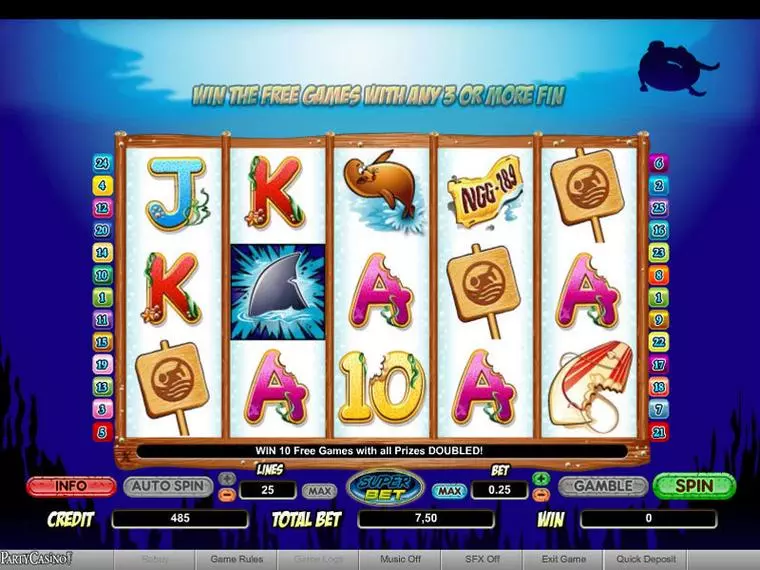Open the red INFO paytable button
This screenshot has height=570, width=760.
(71, 487)
